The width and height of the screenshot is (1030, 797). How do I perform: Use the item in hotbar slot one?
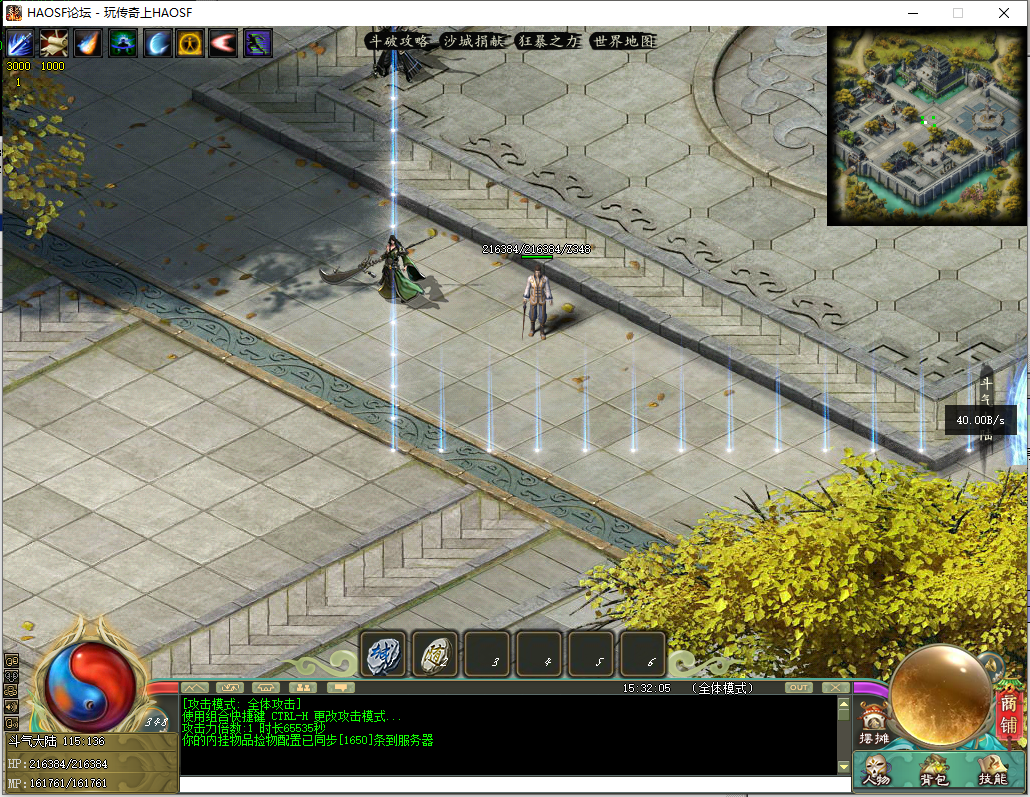coord(383,654)
